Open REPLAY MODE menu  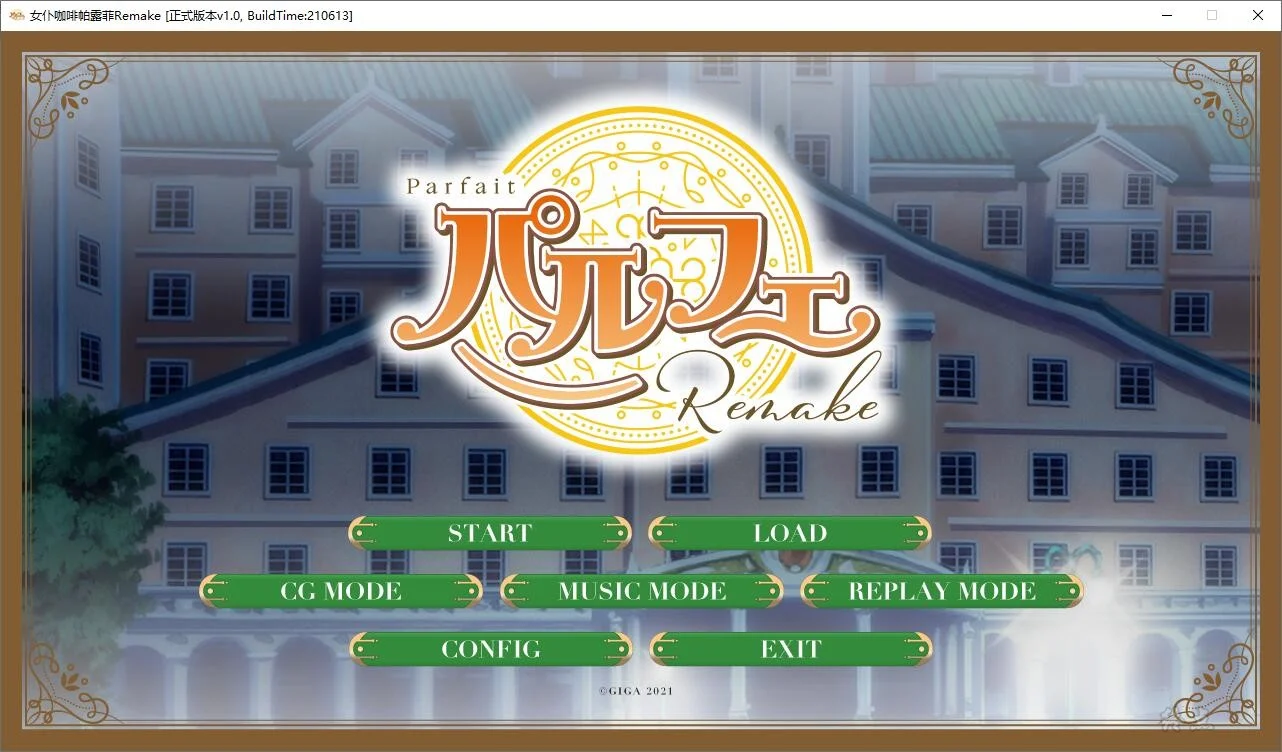pos(941,591)
